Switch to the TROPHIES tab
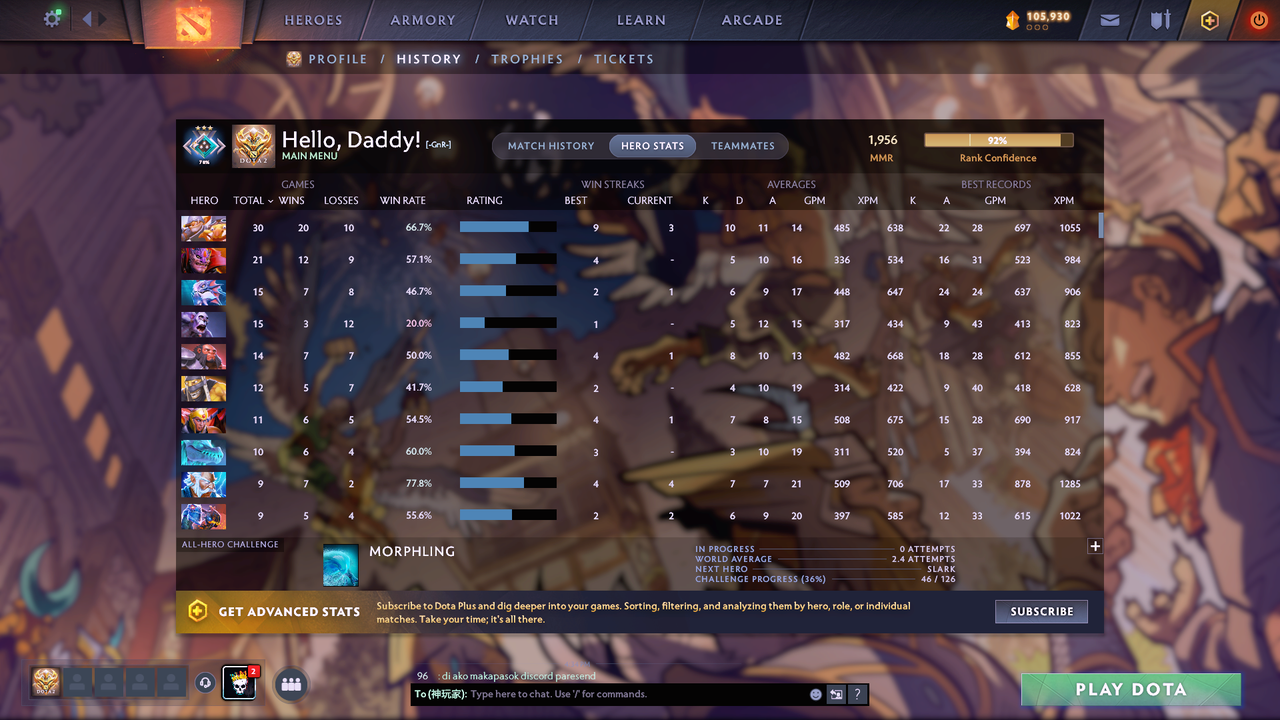Image resolution: width=1280 pixels, height=720 pixels. click(527, 59)
